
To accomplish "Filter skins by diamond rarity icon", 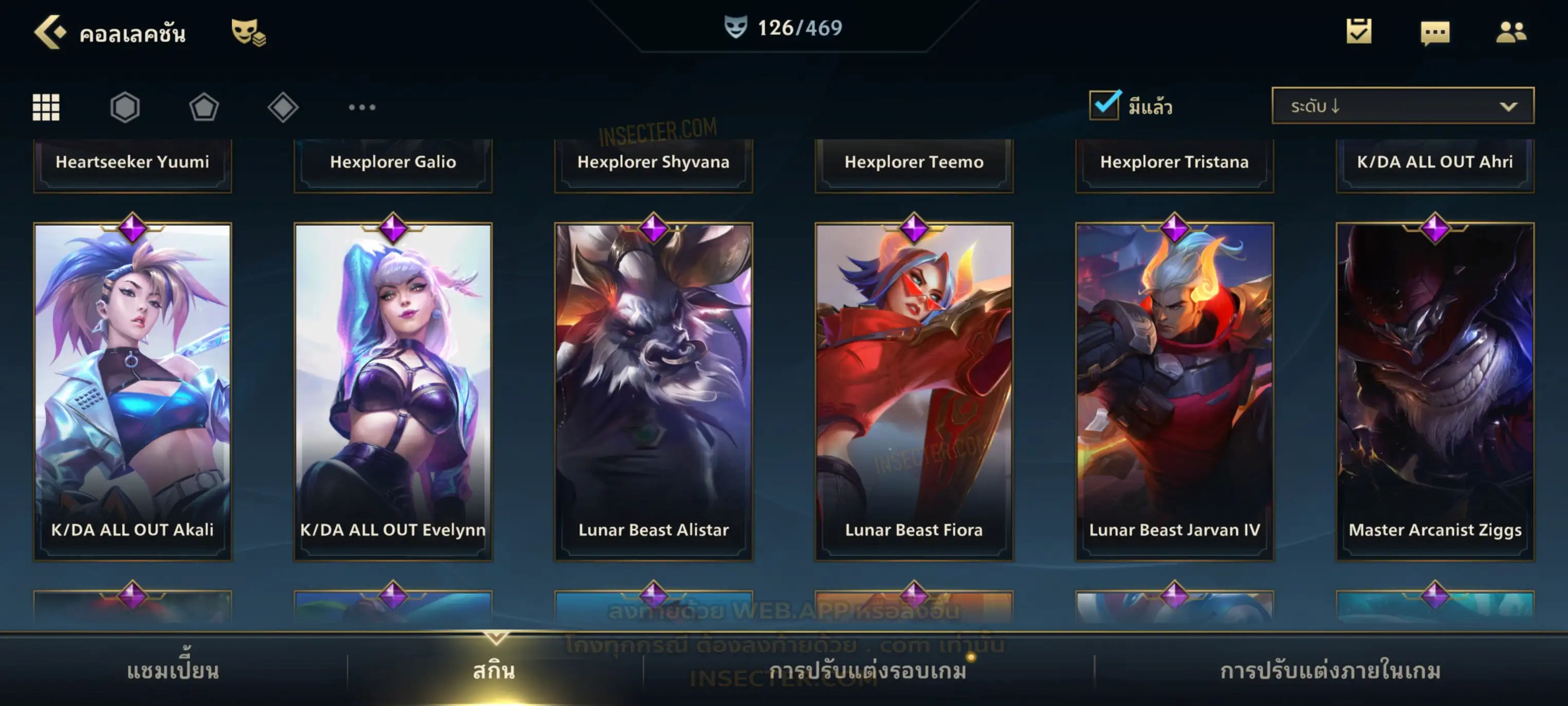I will pyautogui.click(x=283, y=107).
